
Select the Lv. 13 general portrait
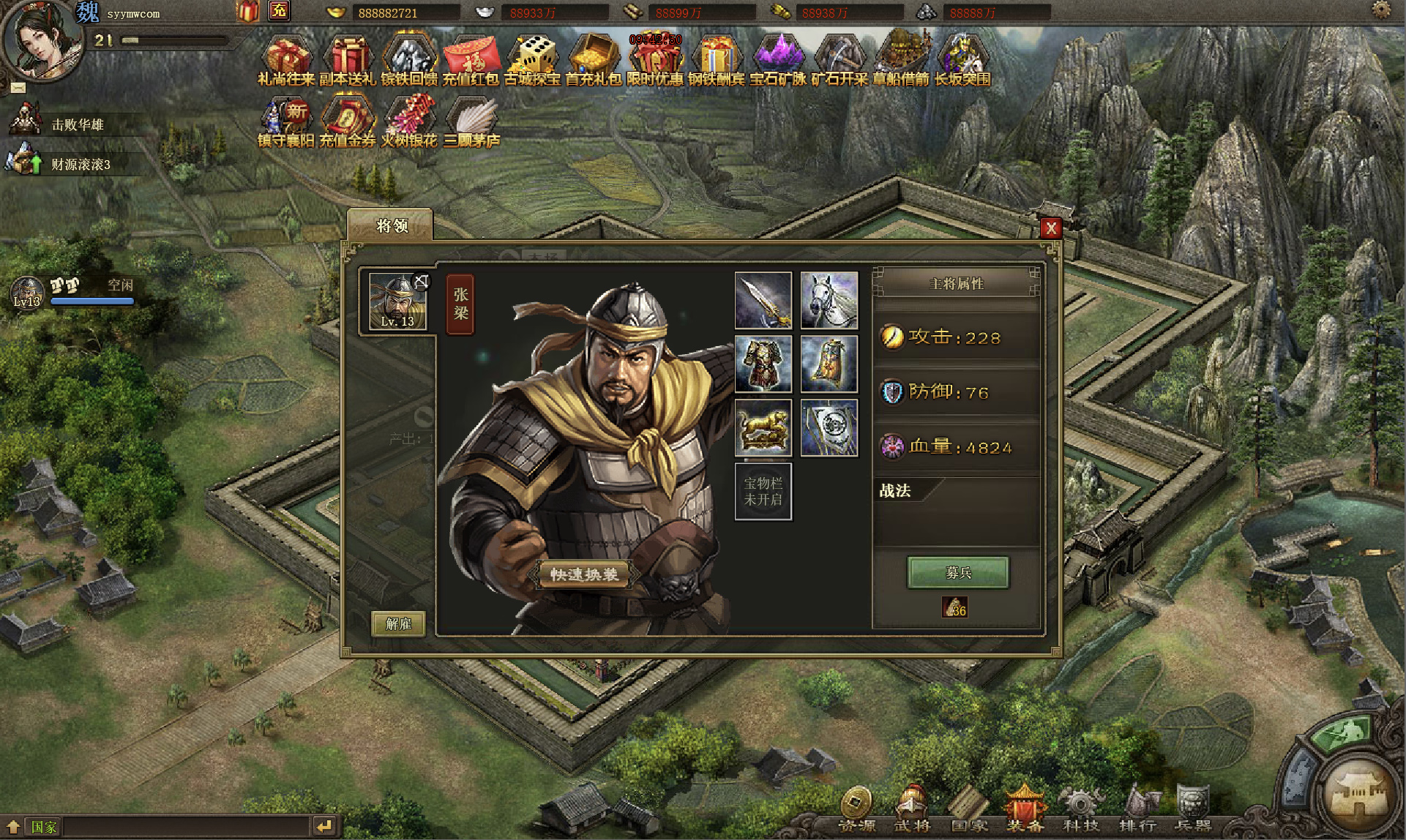397,301
